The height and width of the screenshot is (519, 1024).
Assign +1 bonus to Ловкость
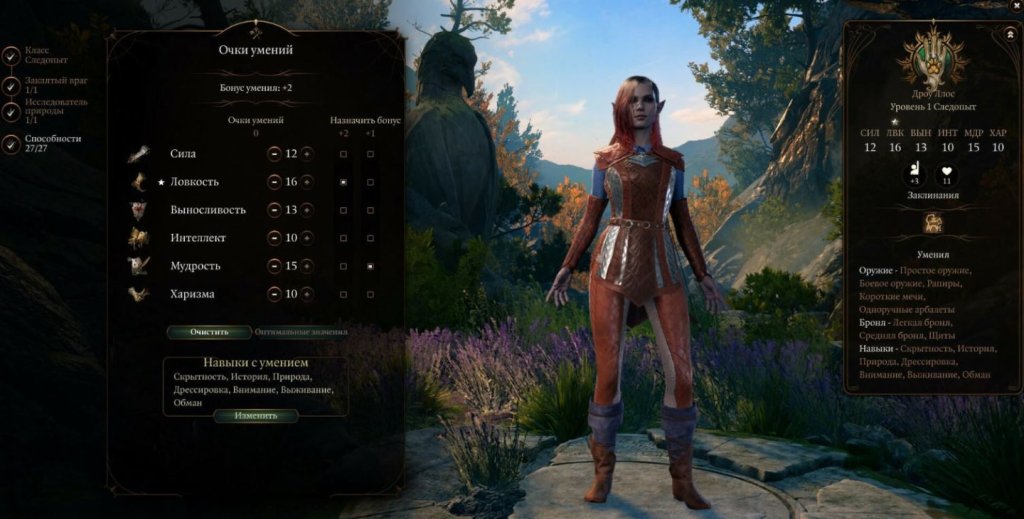[371, 182]
